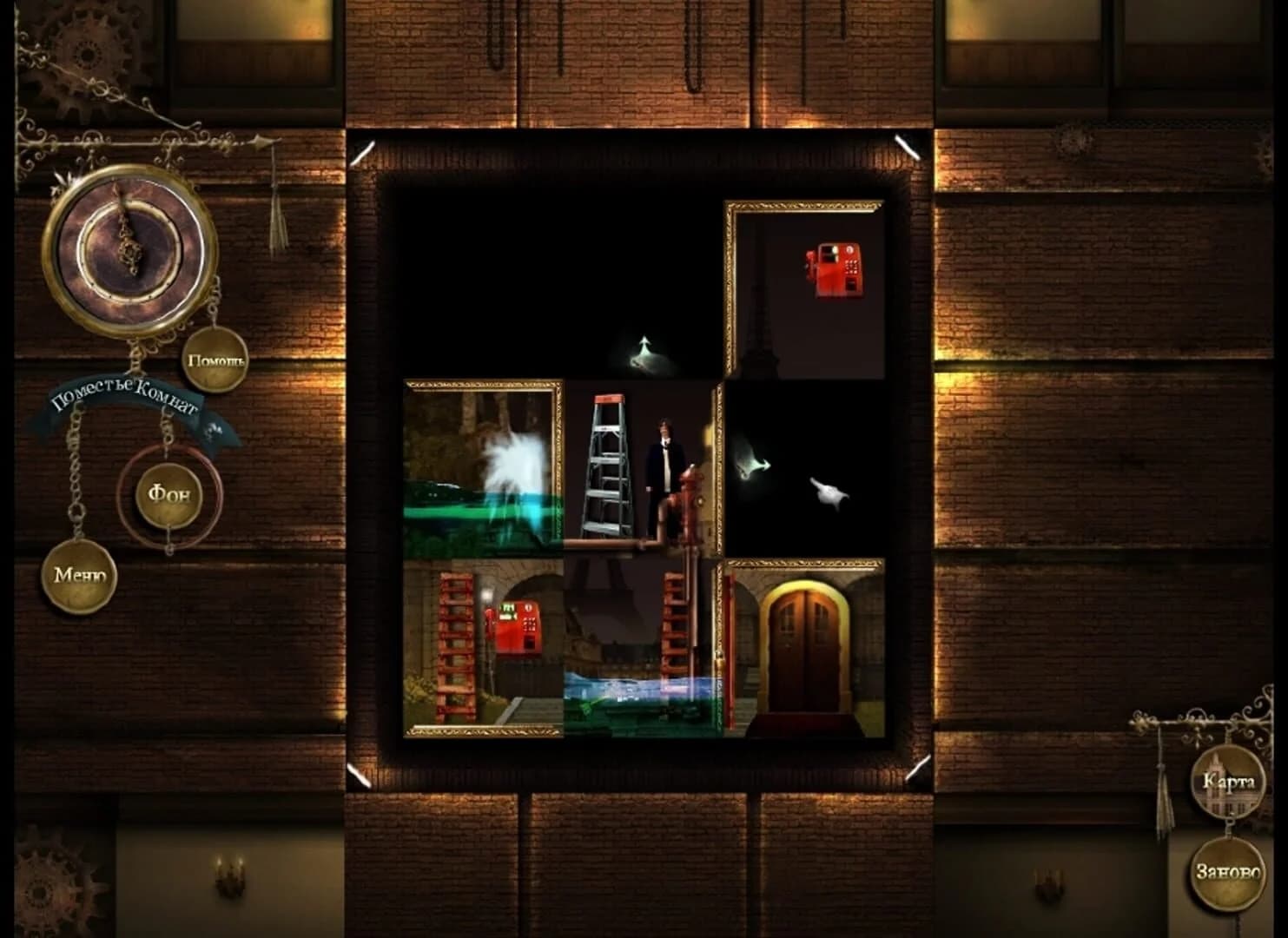This screenshot has width=1288, height=938.
Task: Open the Помощь help medallion
Action: pos(213,360)
